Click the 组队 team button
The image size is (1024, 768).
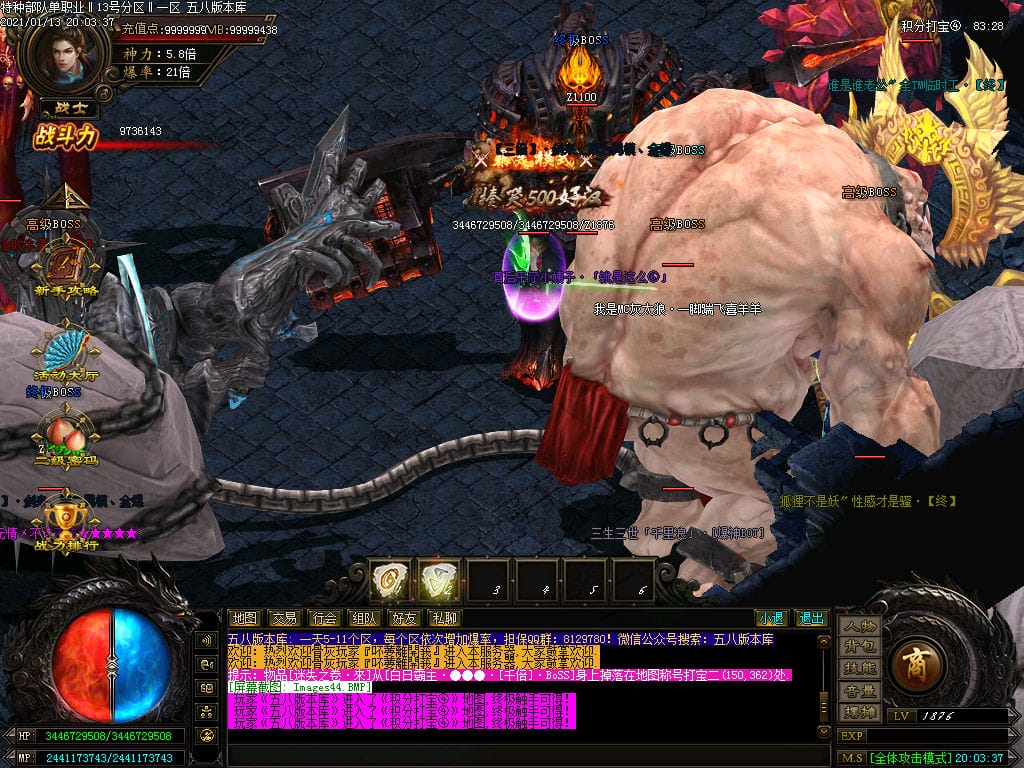[363, 618]
